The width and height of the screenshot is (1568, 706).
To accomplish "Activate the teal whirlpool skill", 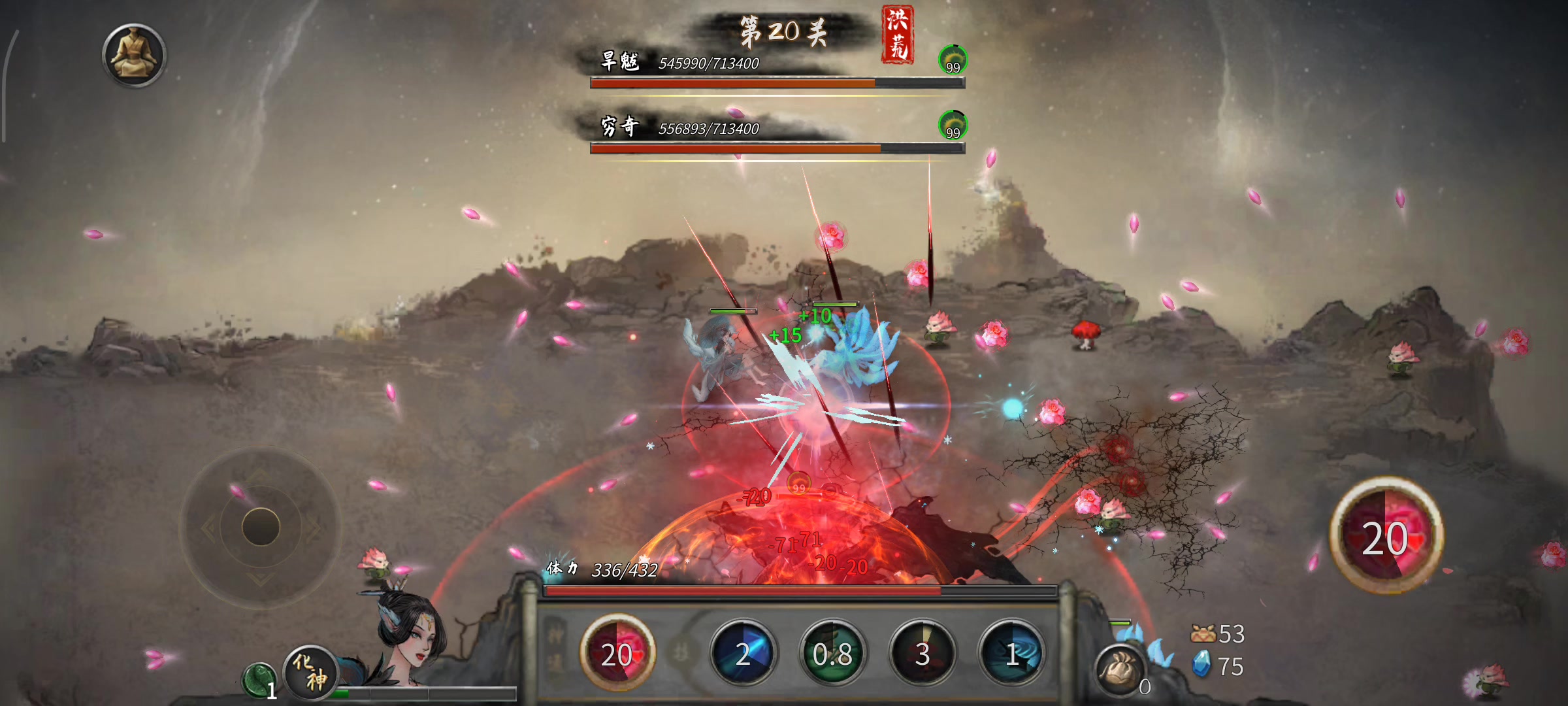I will (1011, 653).
